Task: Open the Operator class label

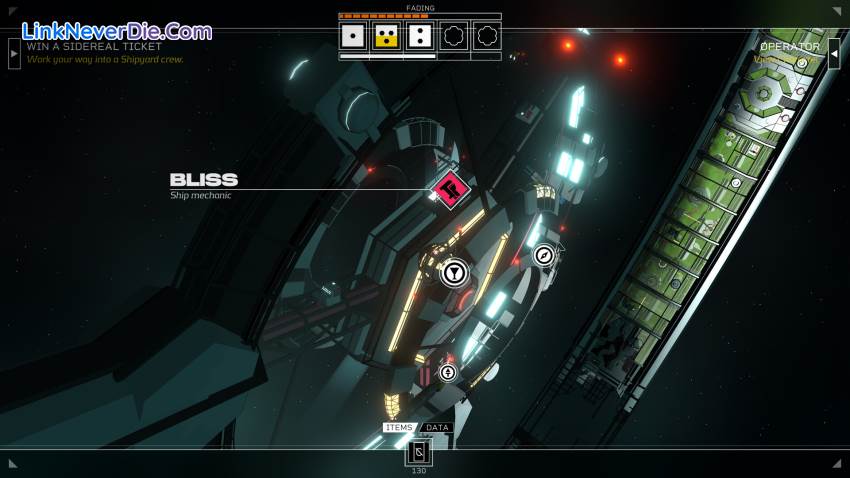Action: click(x=789, y=47)
